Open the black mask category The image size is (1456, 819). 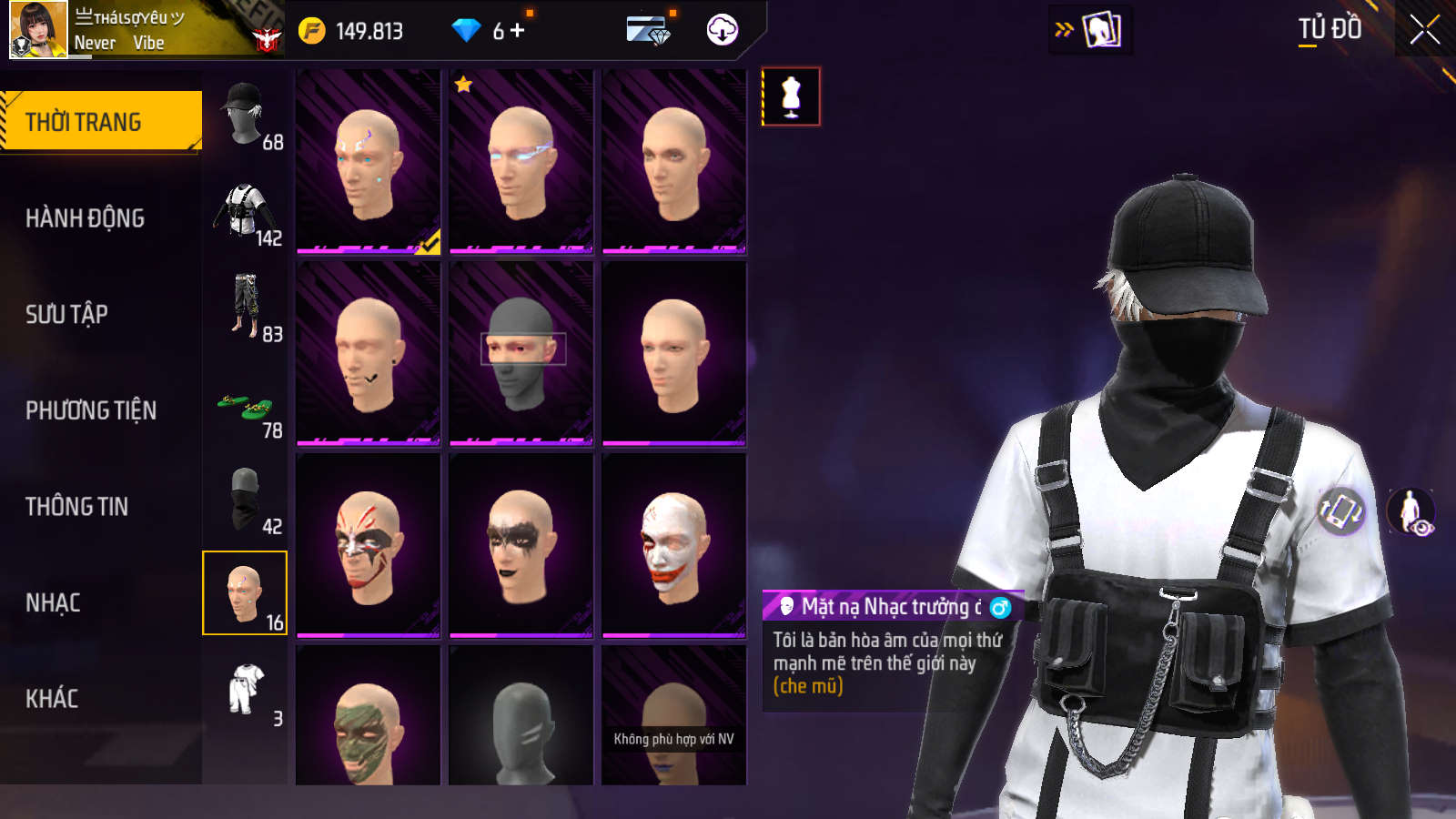pyautogui.click(x=245, y=499)
